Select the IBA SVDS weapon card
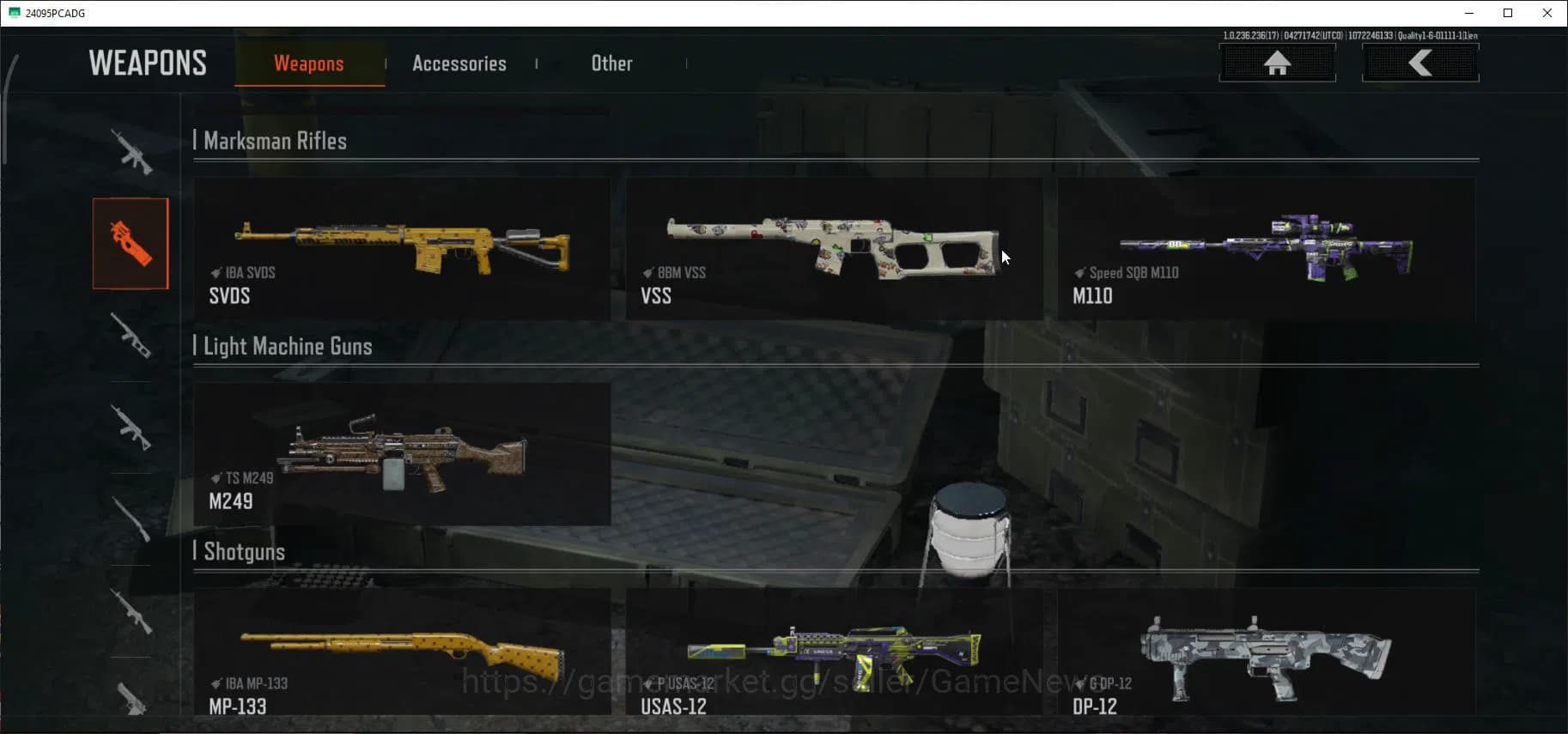The width and height of the screenshot is (1568, 734). [402, 249]
